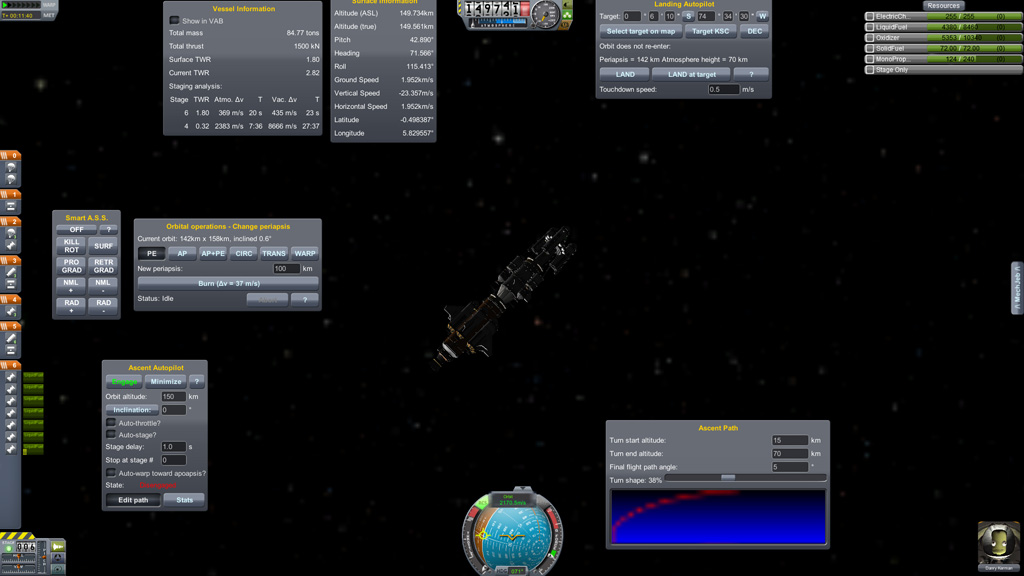Viewport: 1024px width, 576px height.
Task: Start LAND at target autopilot
Action: (x=692, y=74)
